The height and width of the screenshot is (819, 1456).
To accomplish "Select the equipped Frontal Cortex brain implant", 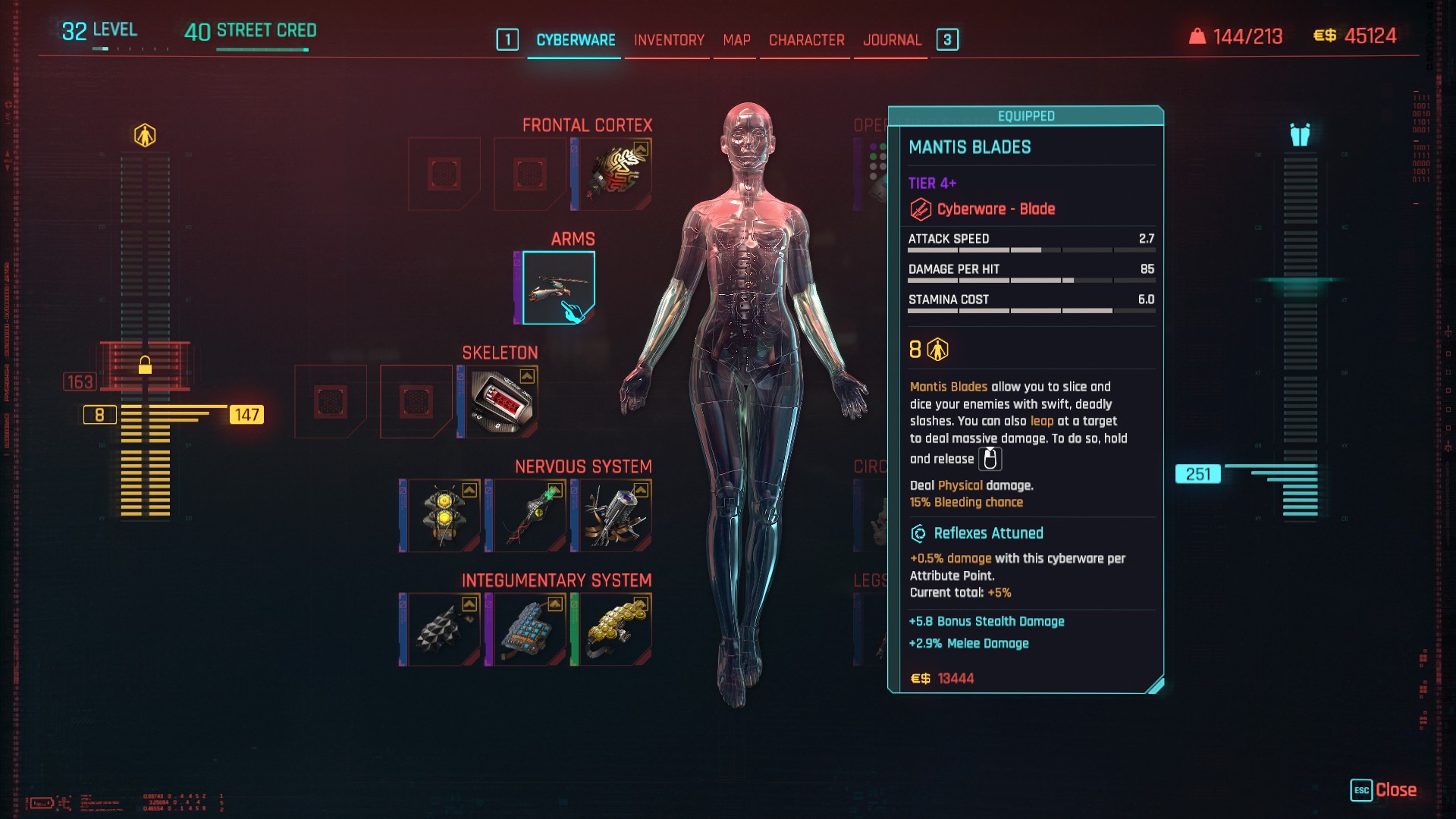I will click(x=614, y=174).
